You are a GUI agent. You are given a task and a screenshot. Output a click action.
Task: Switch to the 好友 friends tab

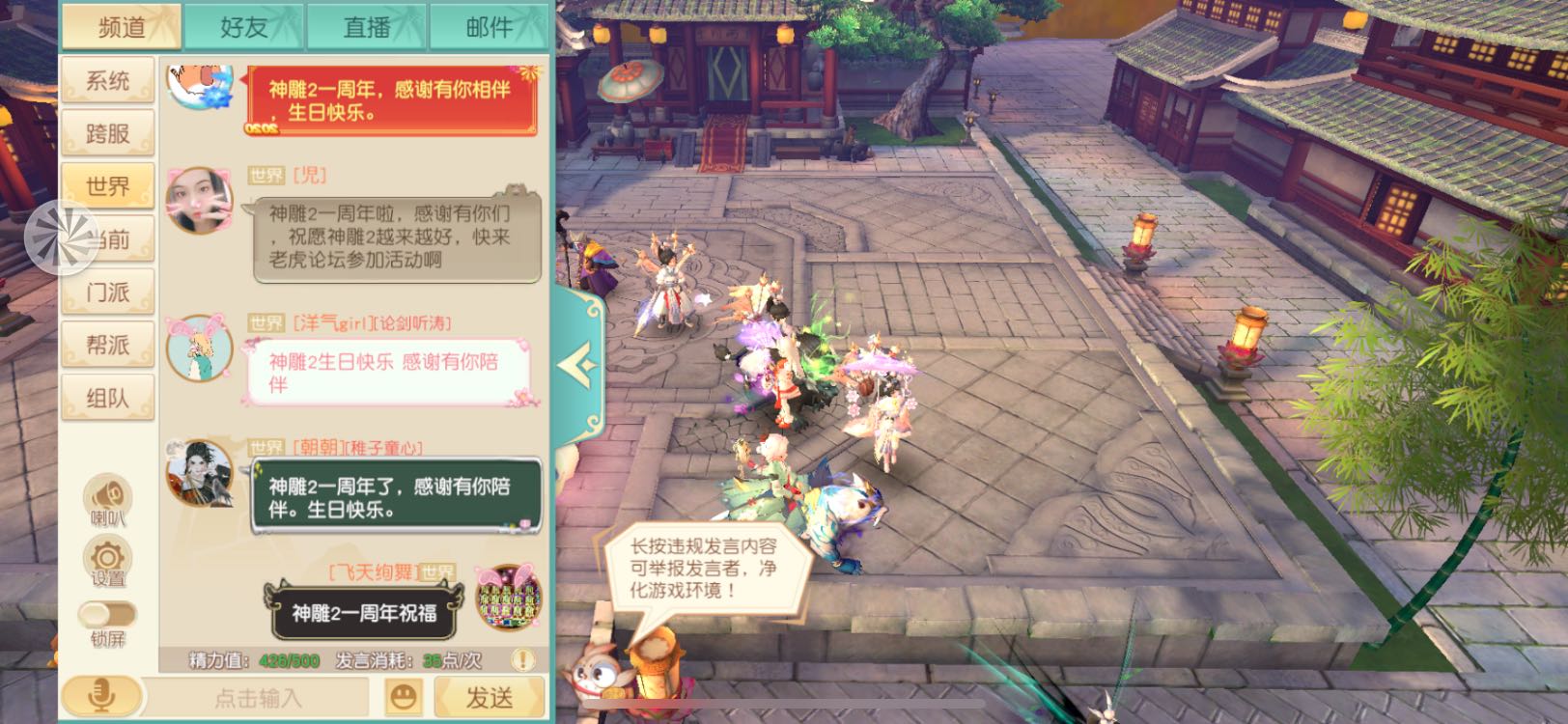click(245, 26)
